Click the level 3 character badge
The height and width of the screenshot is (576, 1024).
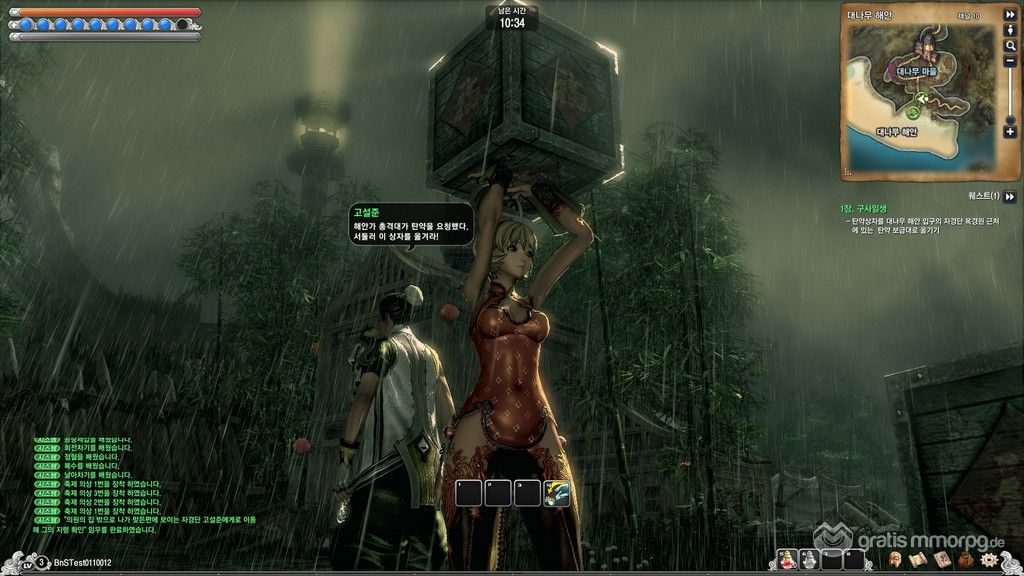40,563
